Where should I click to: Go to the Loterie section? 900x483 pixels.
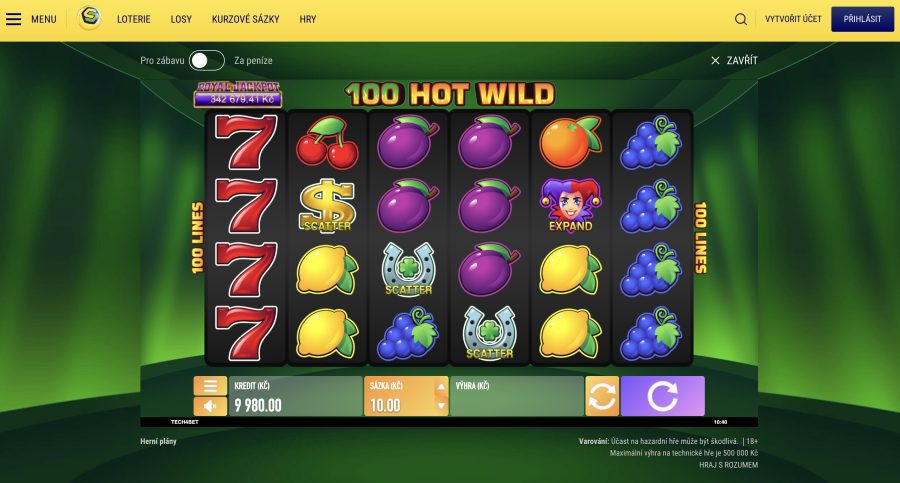tap(134, 19)
